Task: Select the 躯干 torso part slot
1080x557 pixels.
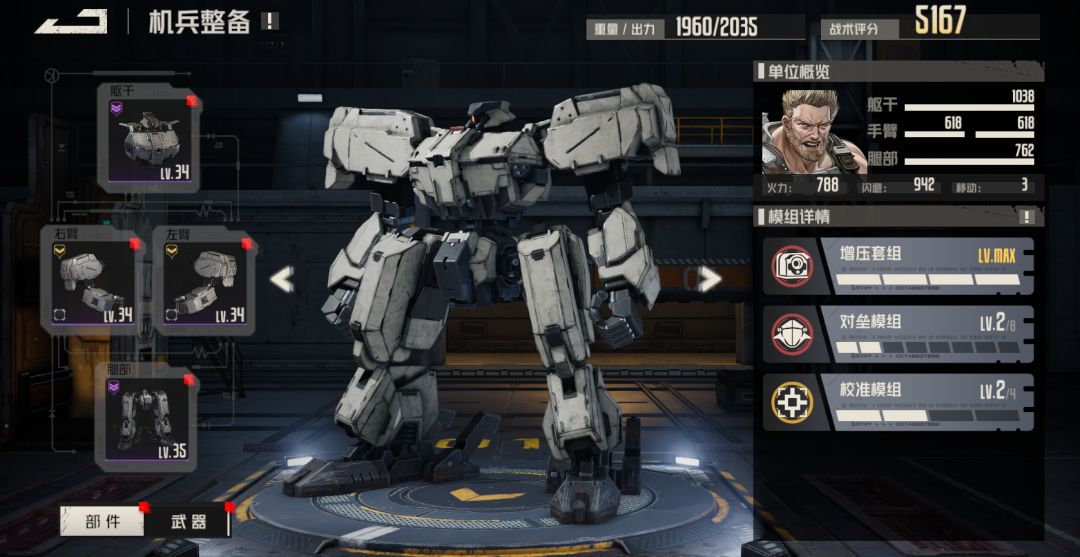Action: (148, 139)
